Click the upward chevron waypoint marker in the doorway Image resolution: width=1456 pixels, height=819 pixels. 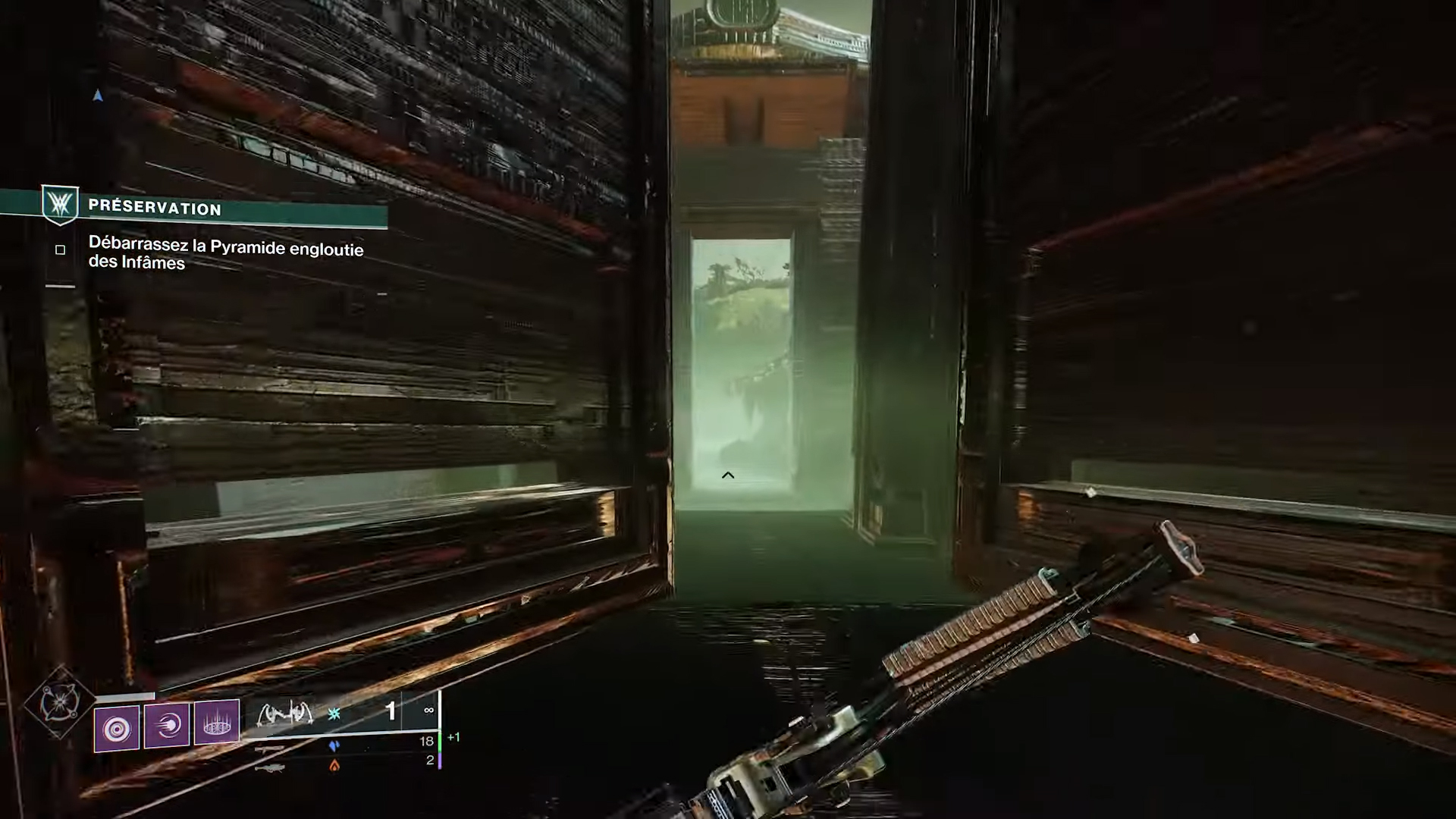pos(727,475)
